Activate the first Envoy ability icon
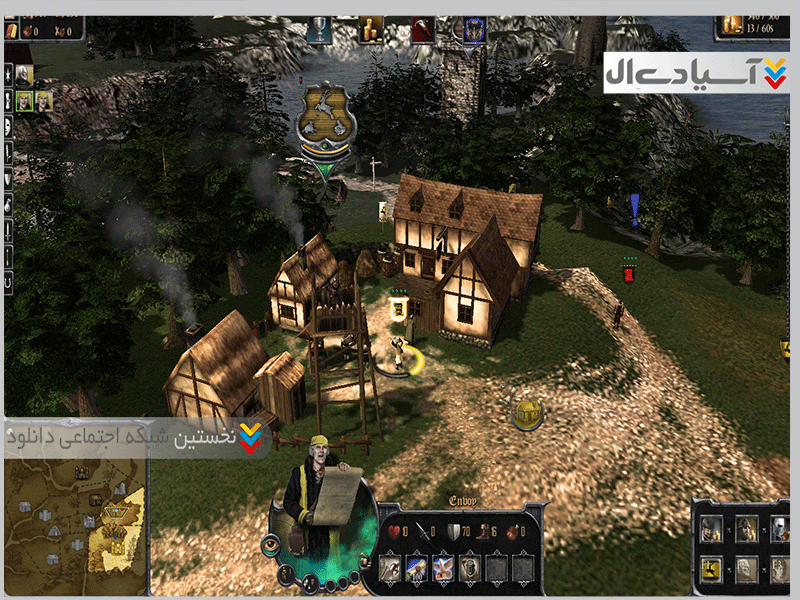The image size is (800, 600). coord(390,567)
